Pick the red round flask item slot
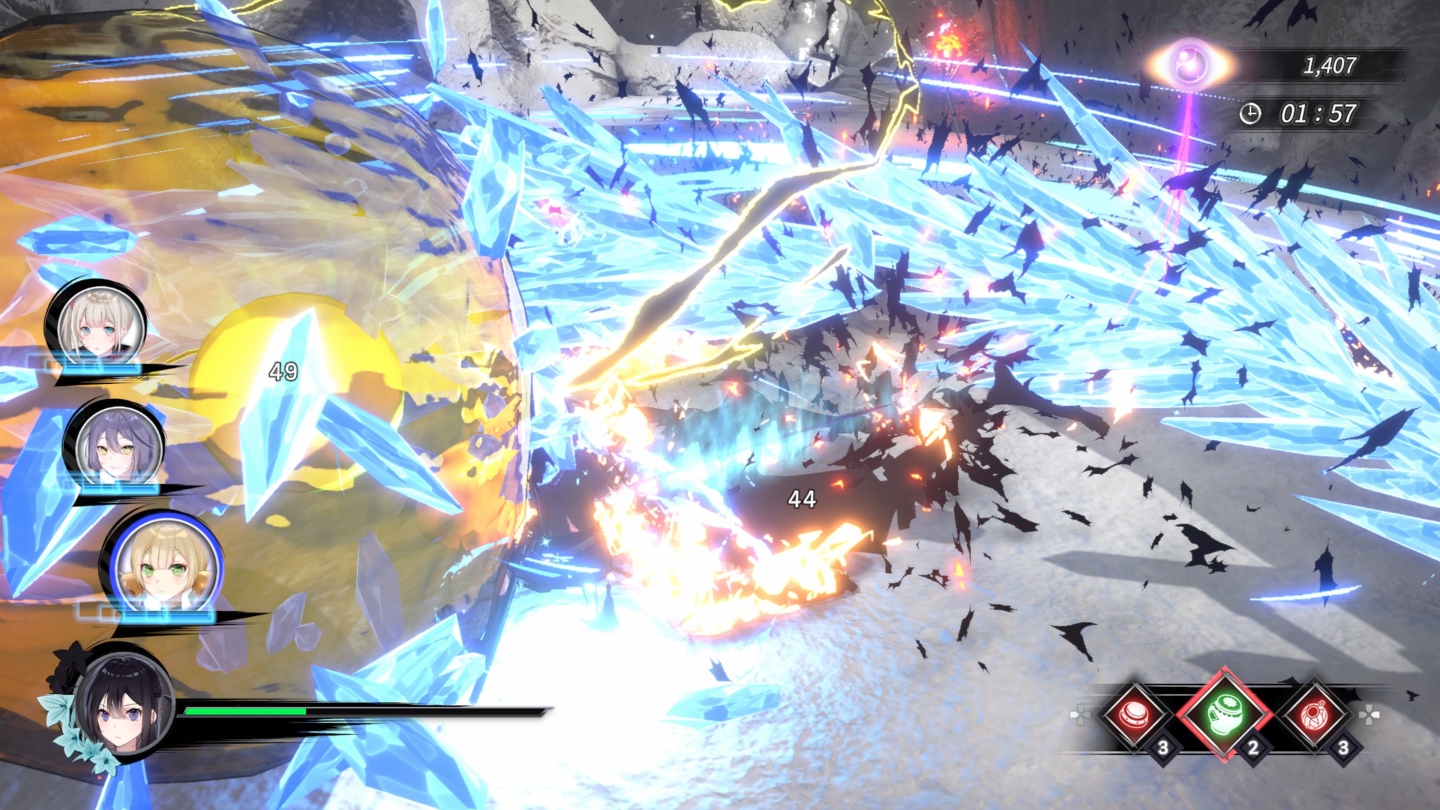The height and width of the screenshot is (810, 1440). point(1314,716)
